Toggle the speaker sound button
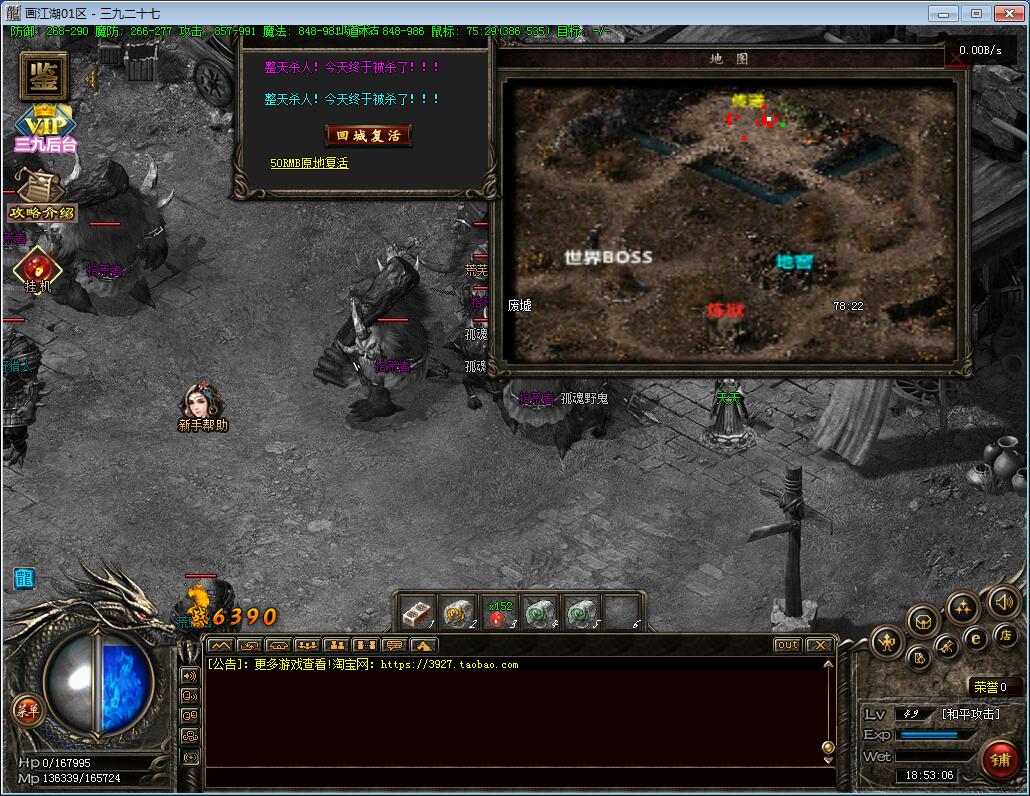This screenshot has height=796, width=1030. pyautogui.click(x=1003, y=601)
